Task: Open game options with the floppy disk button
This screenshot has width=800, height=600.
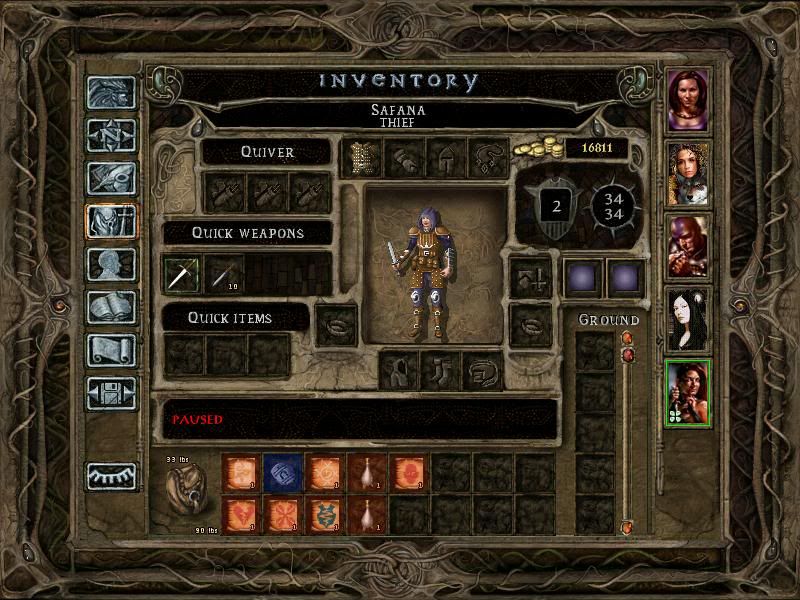Action: point(110,393)
